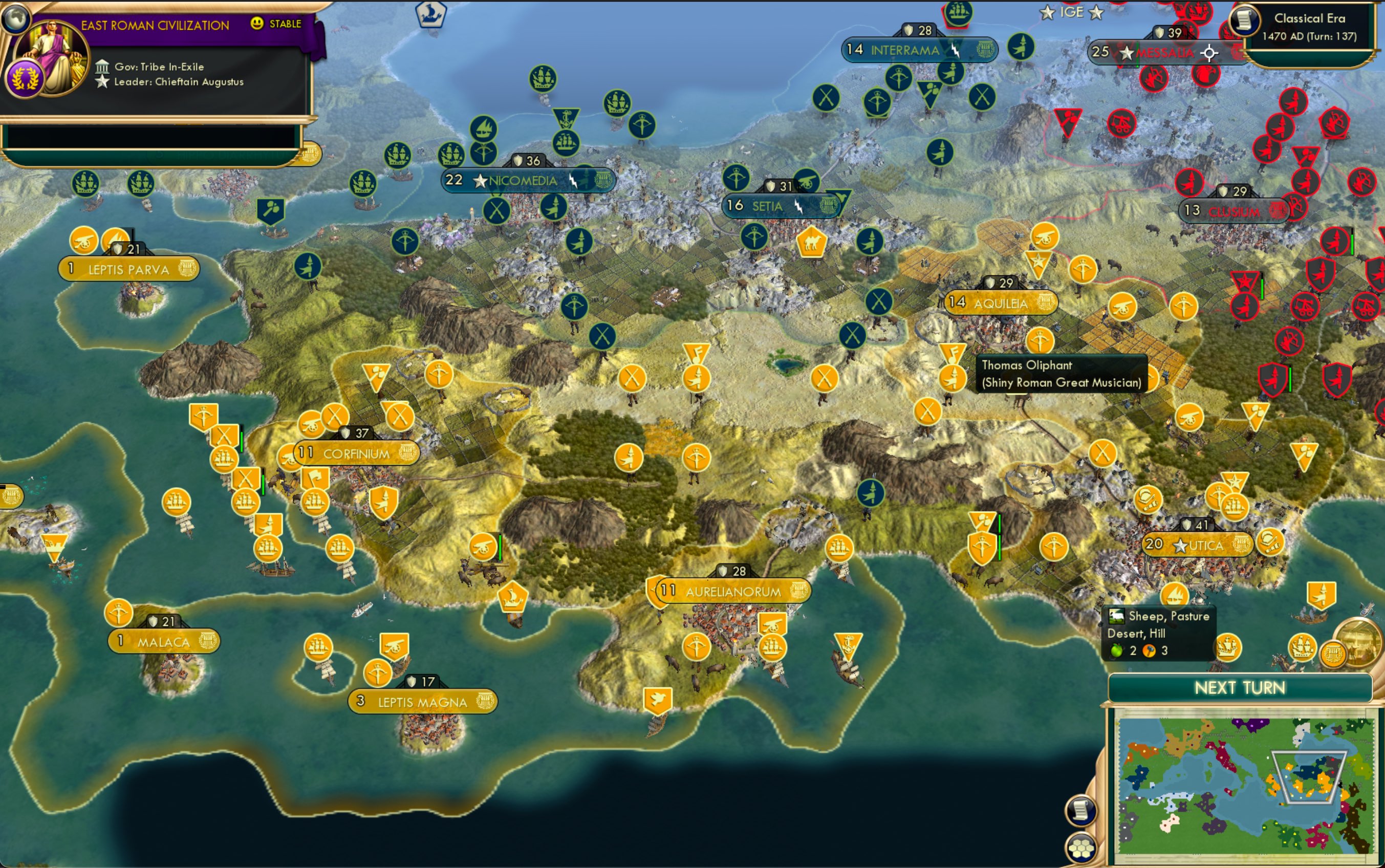
Task: Select the Corfinium city banner
Action: 356,453
